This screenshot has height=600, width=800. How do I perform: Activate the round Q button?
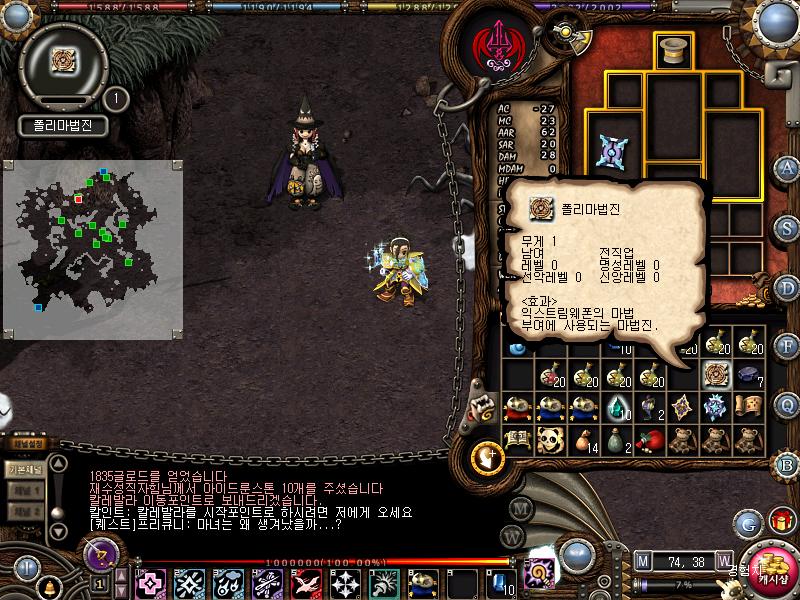[787, 405]
